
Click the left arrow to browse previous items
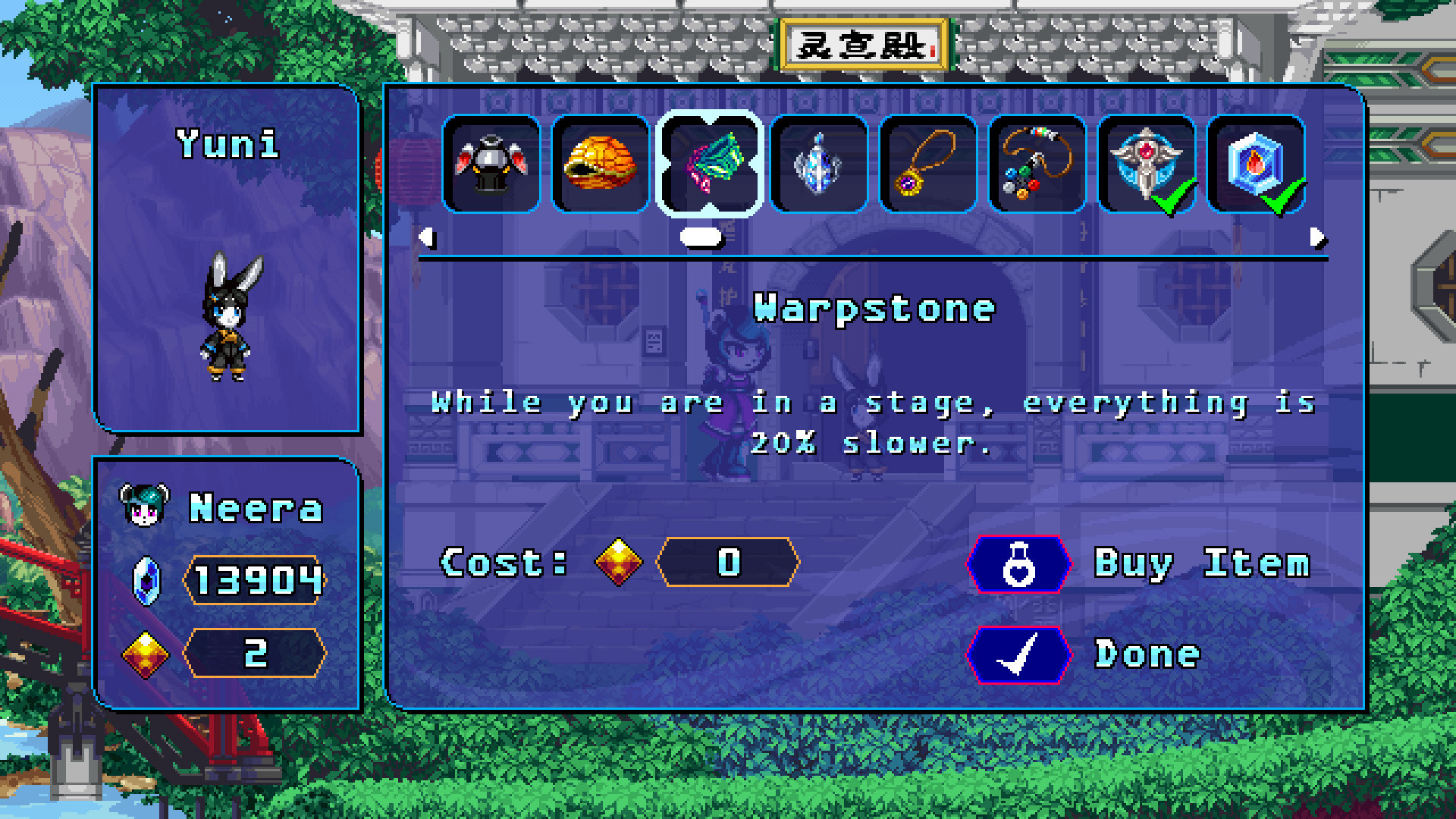pyautogui.click(x=428, y=239)
